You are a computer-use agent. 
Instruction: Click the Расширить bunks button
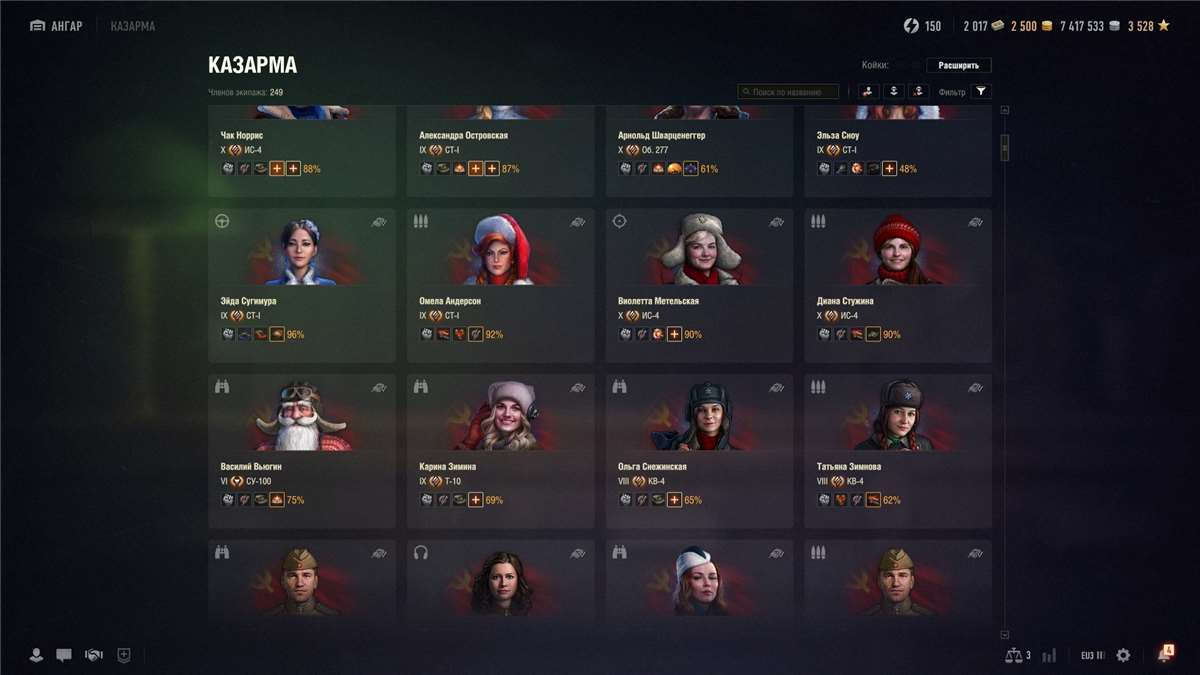(958, 66)
